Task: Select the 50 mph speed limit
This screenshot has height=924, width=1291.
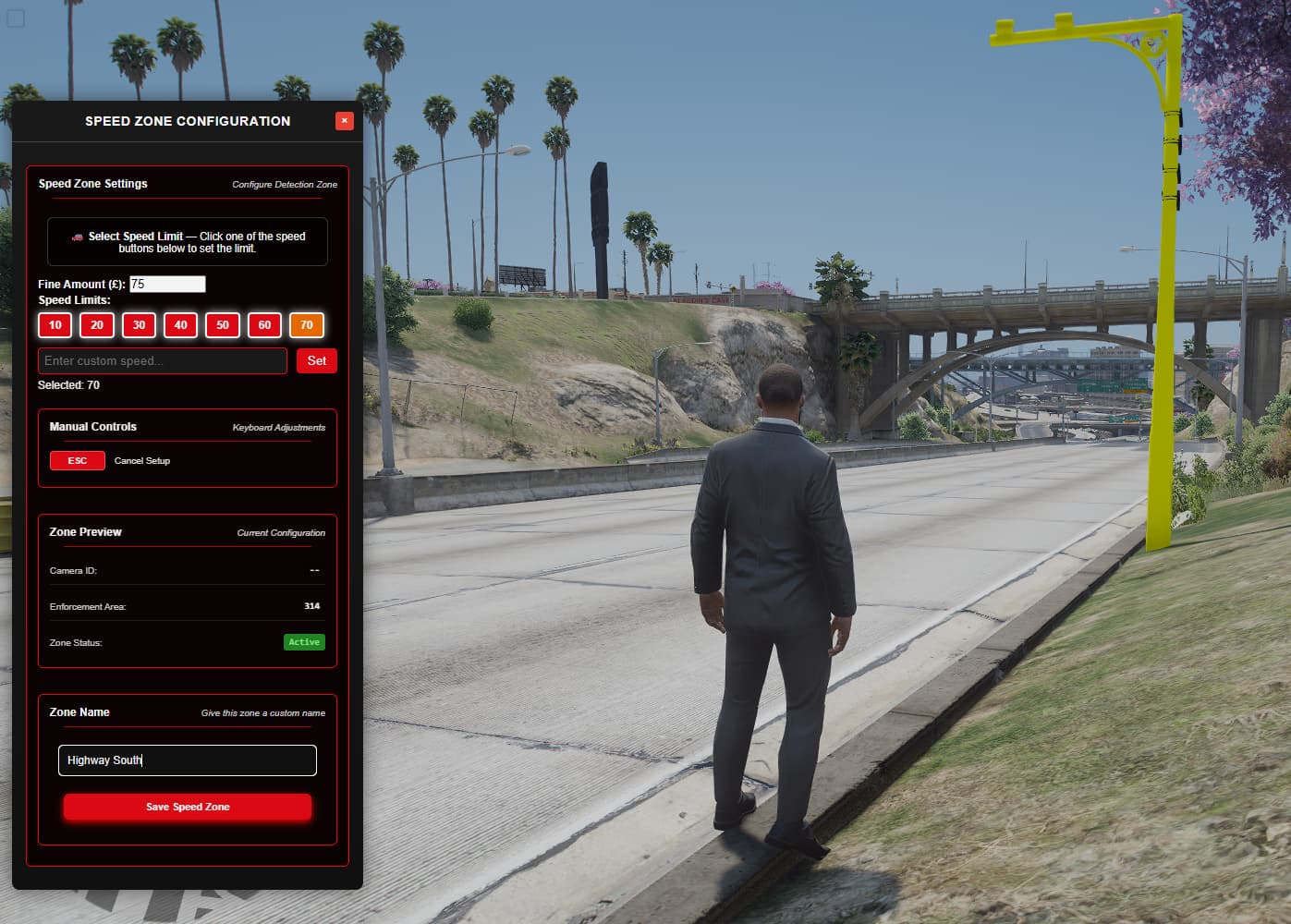Action: [x=222, y=325]
